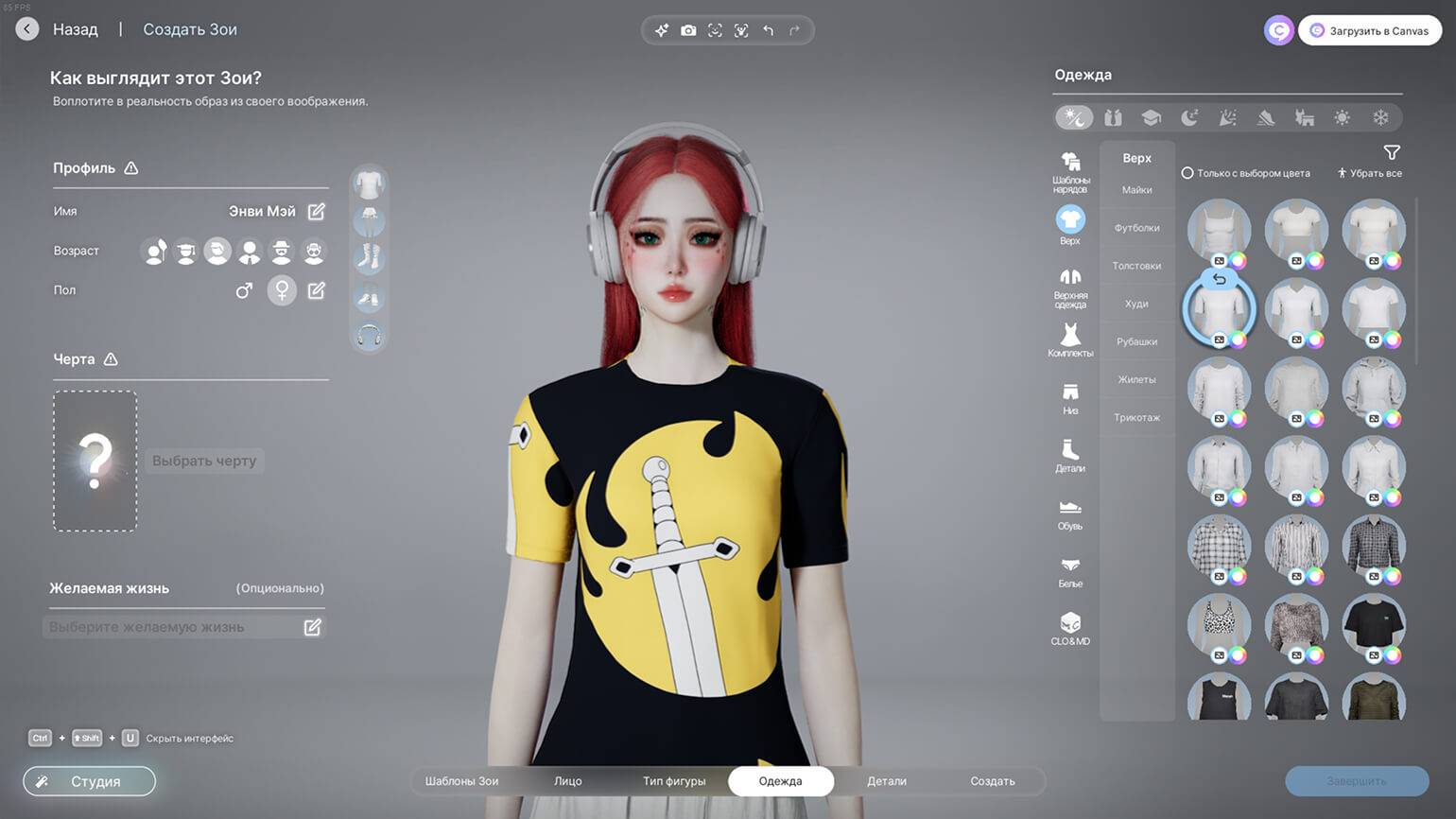Choose the Футболки subcategory

[1136, 228]
